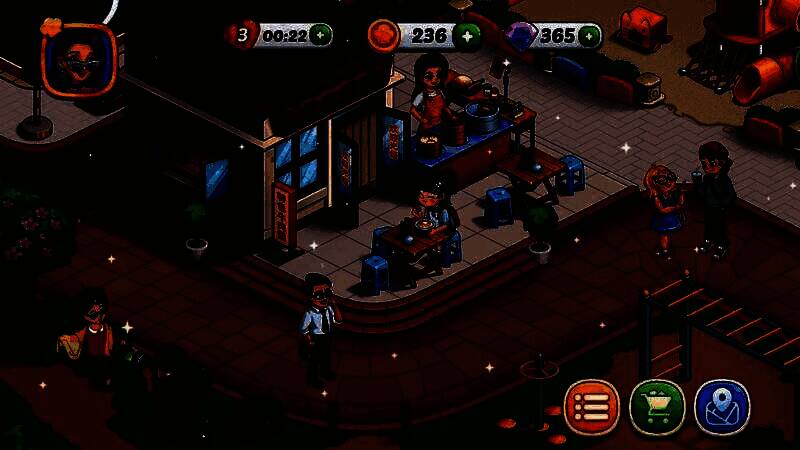Screen dimensions: 800x450
Task: Buy more coins using the plus button
Action: coord(465,36)
